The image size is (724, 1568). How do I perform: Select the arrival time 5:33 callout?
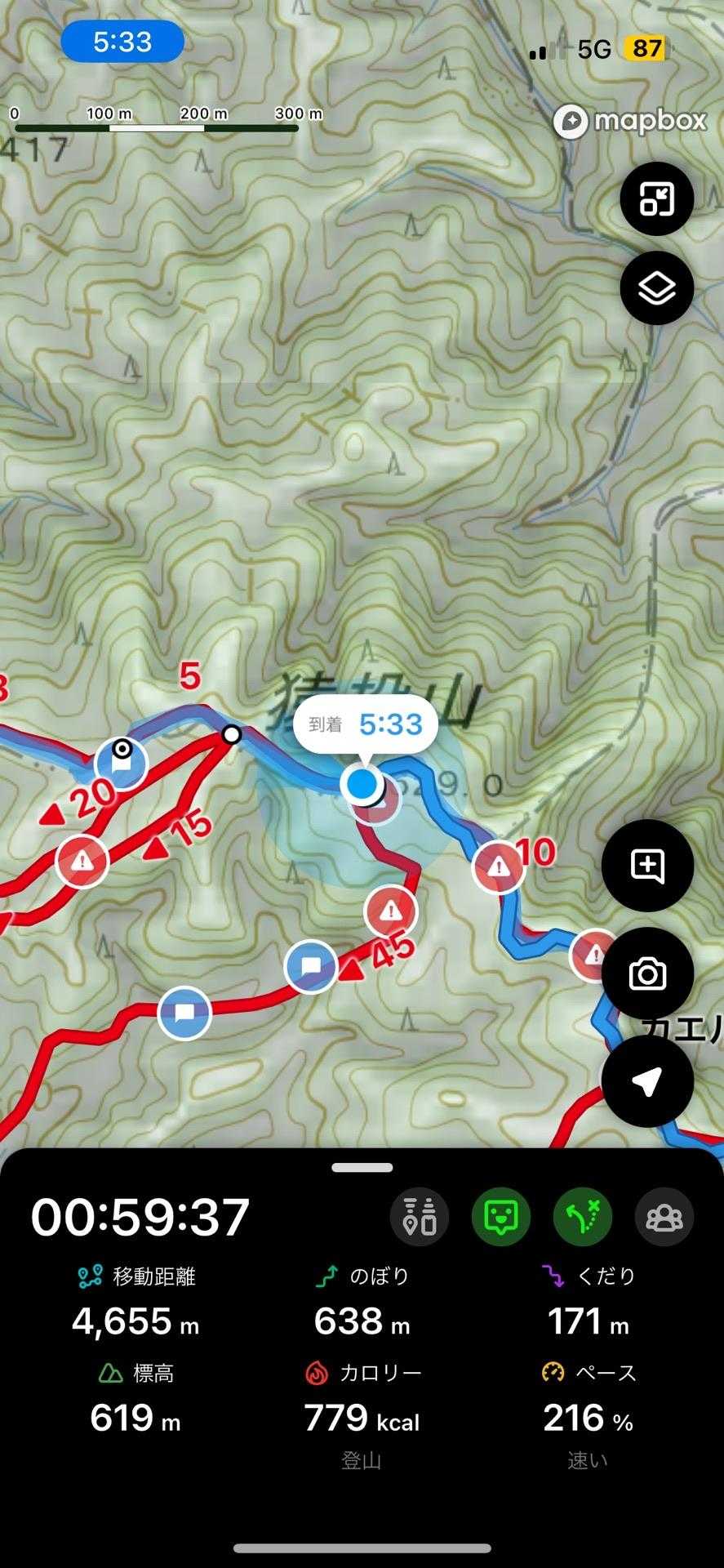point(365,724)
